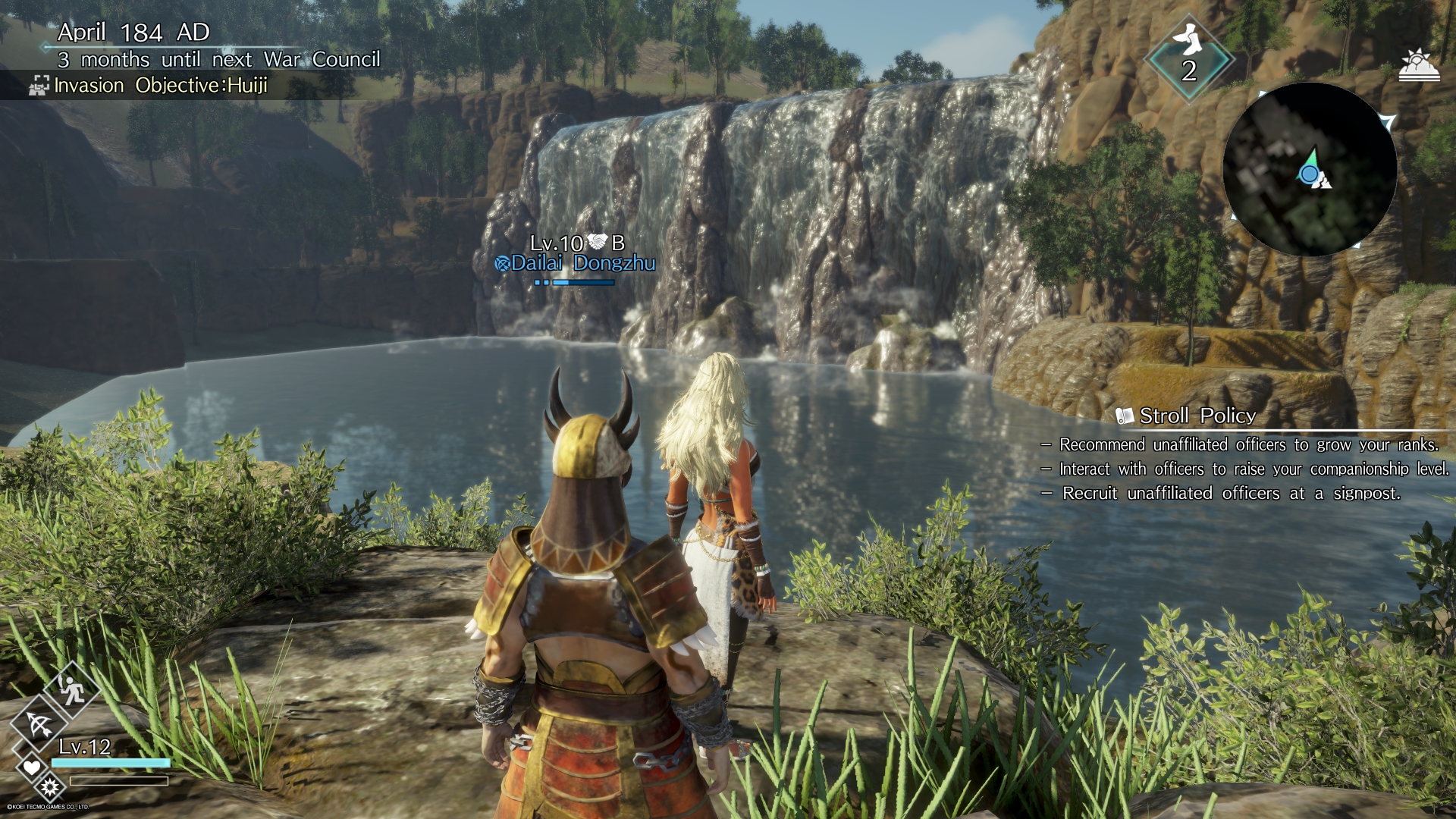
Task: Click the waterfall marker on the minimap
Action: (x=1323, y=180)
